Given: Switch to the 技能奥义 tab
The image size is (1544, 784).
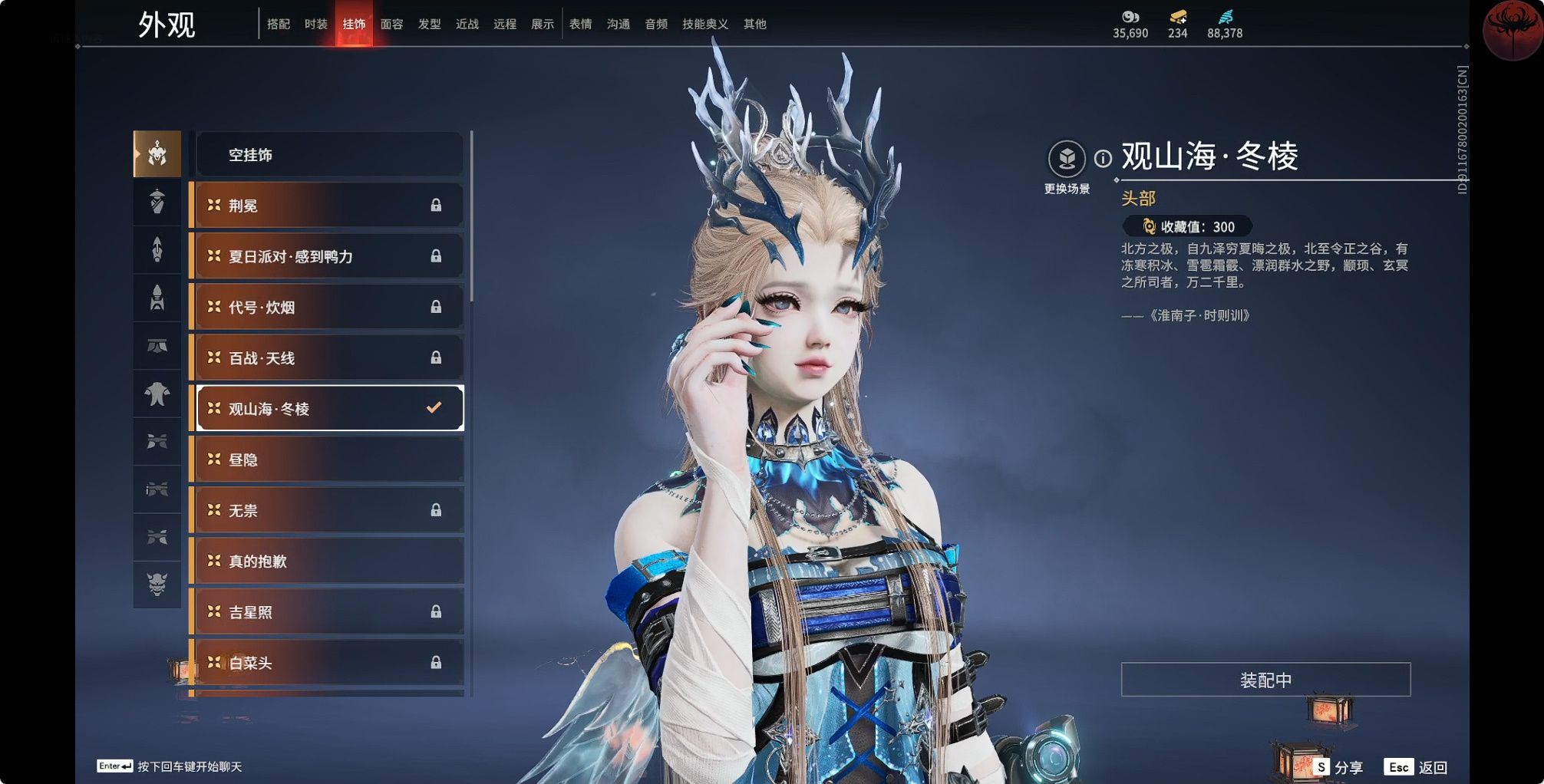Looking at the screenshot, I should (704, 24).
